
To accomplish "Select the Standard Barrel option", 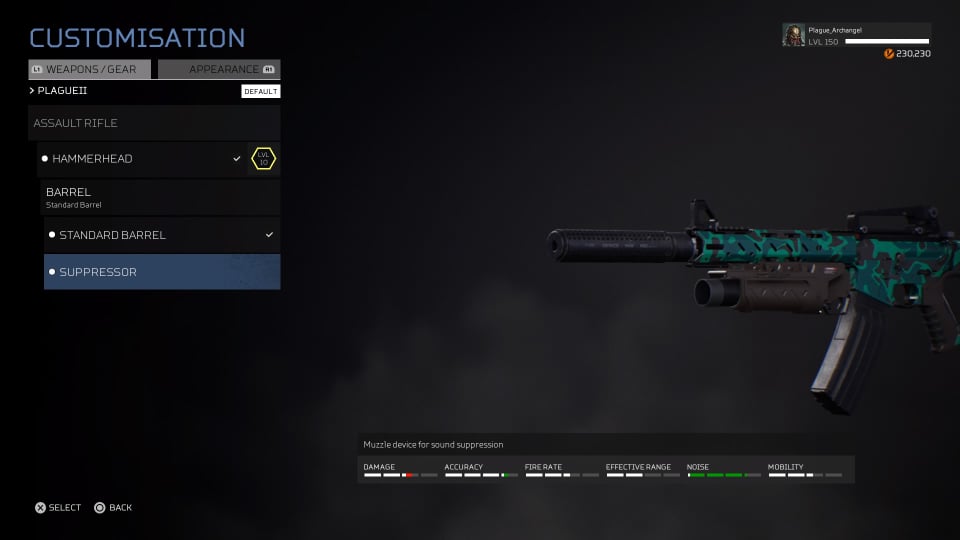I will tap(161, 235).
